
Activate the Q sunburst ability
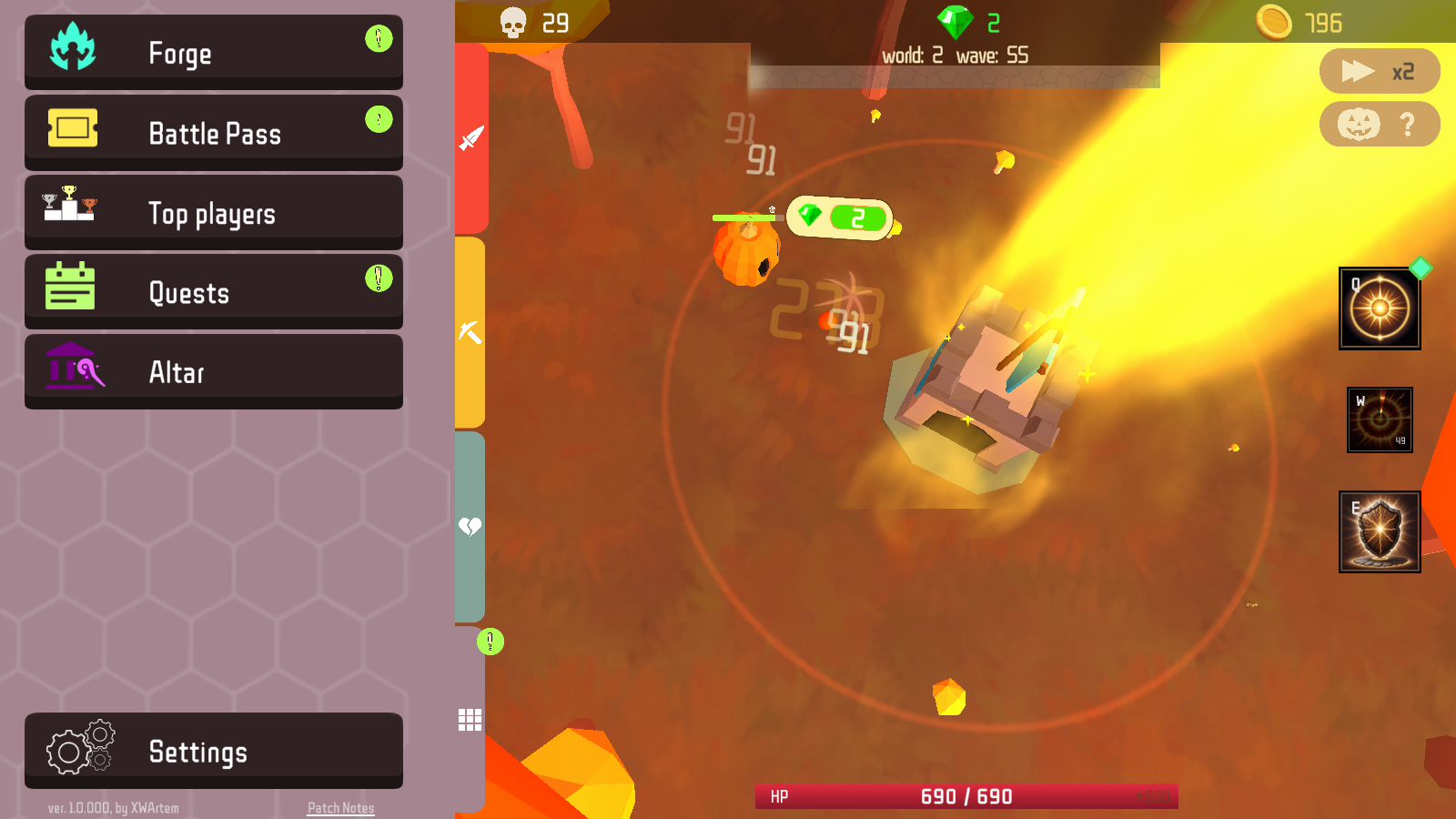[x=1380, y=308]
